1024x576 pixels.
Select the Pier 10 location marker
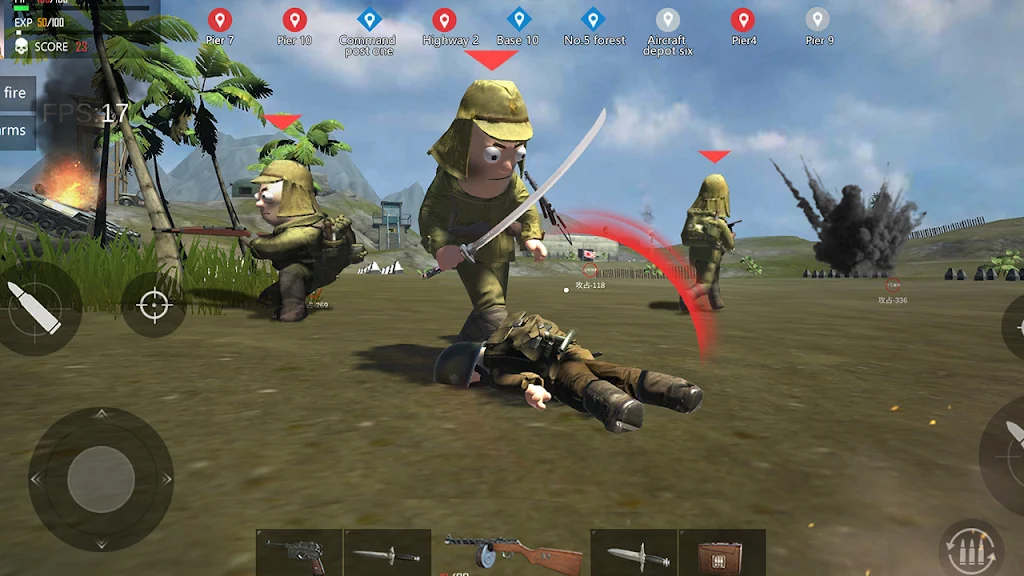pos(294,20)
